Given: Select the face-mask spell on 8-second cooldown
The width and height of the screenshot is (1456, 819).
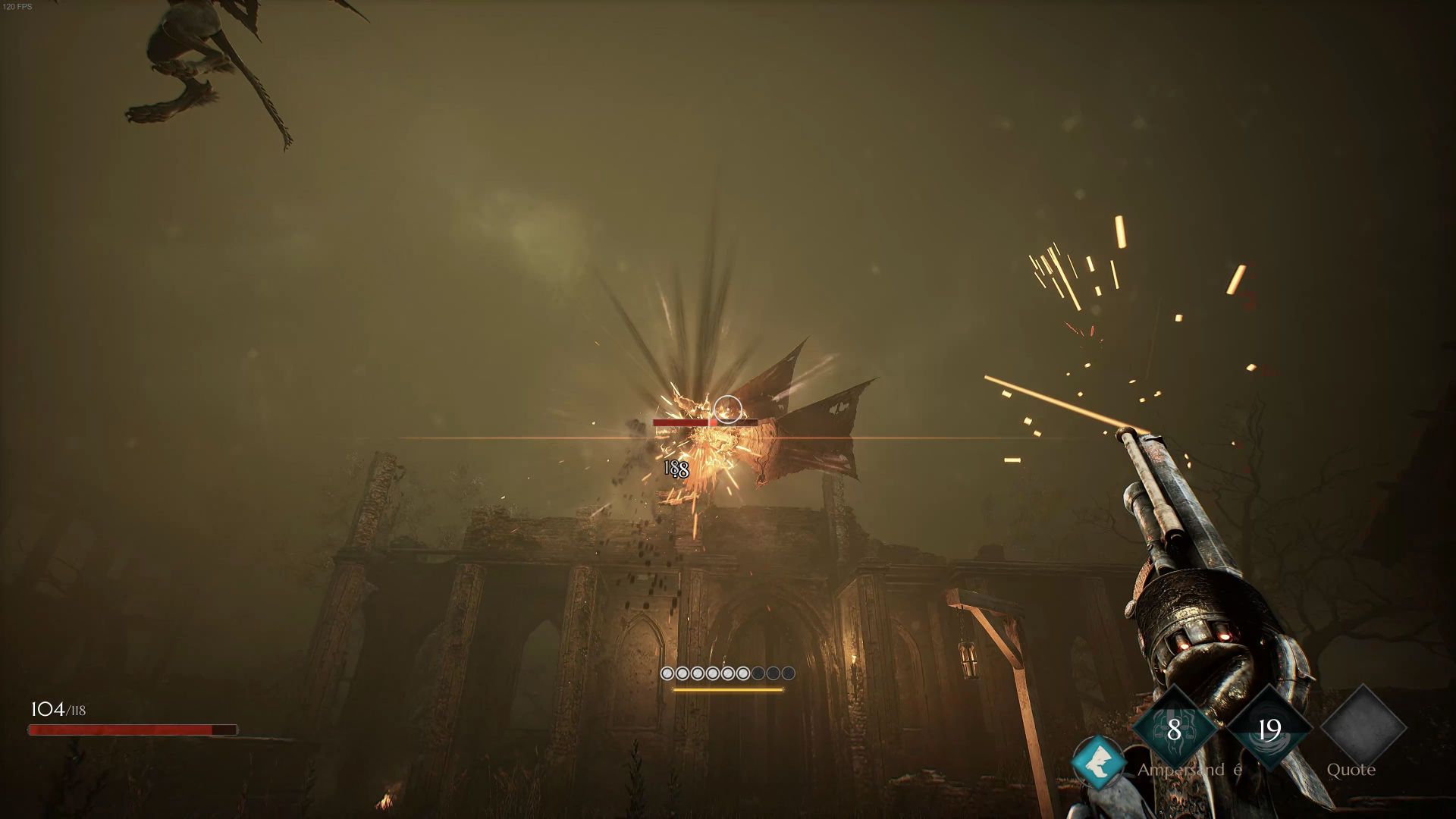Looking at the screenshot, I should click(x=1174, y=730).
